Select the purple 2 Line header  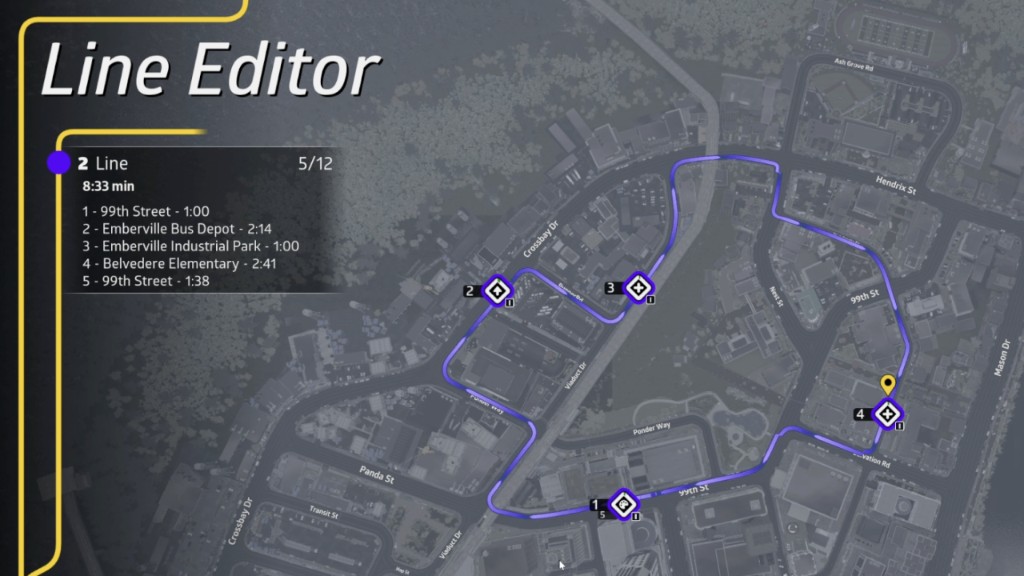click(105, 163)
